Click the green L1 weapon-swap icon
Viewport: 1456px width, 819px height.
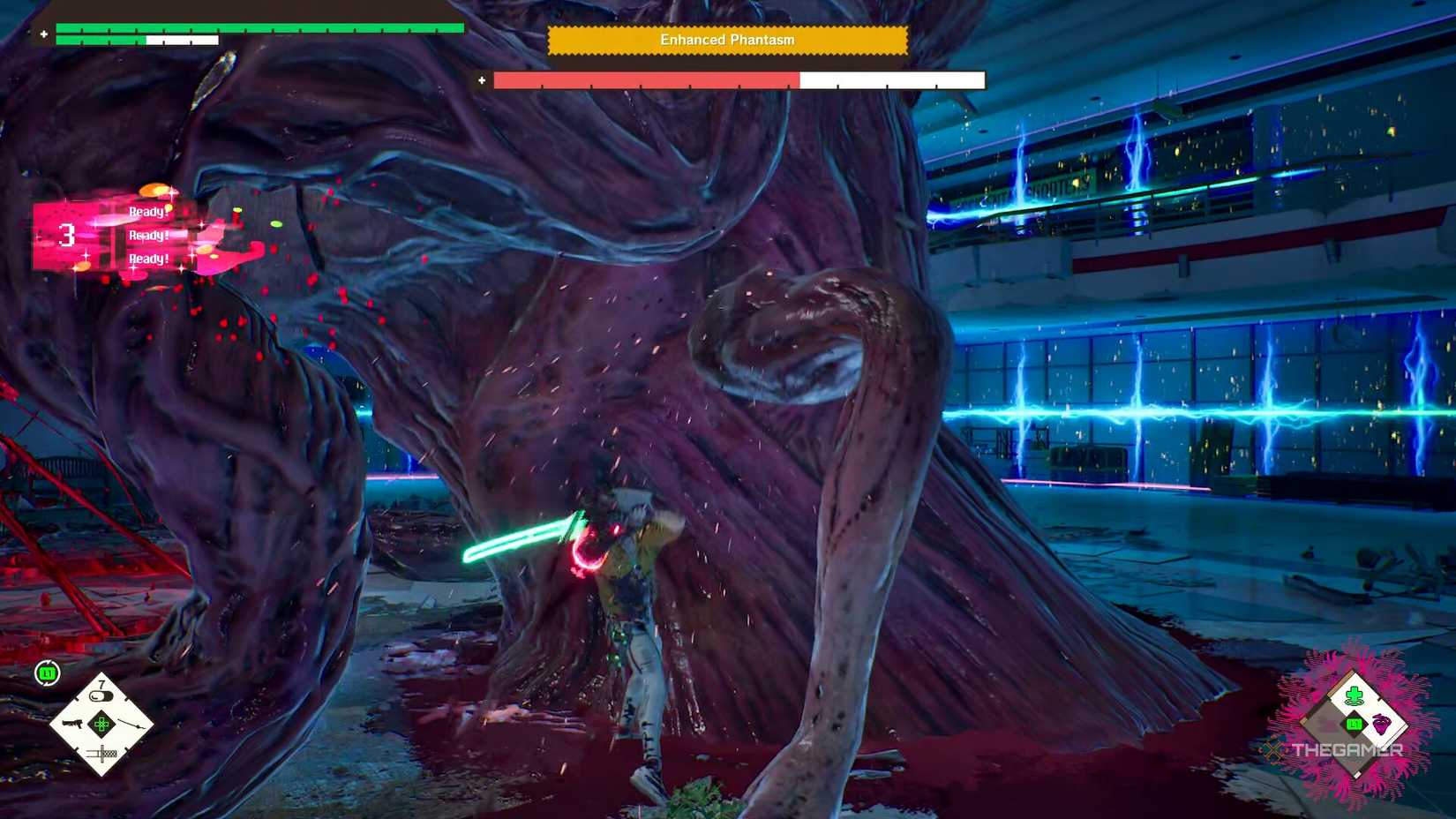[x=49, y=671]
